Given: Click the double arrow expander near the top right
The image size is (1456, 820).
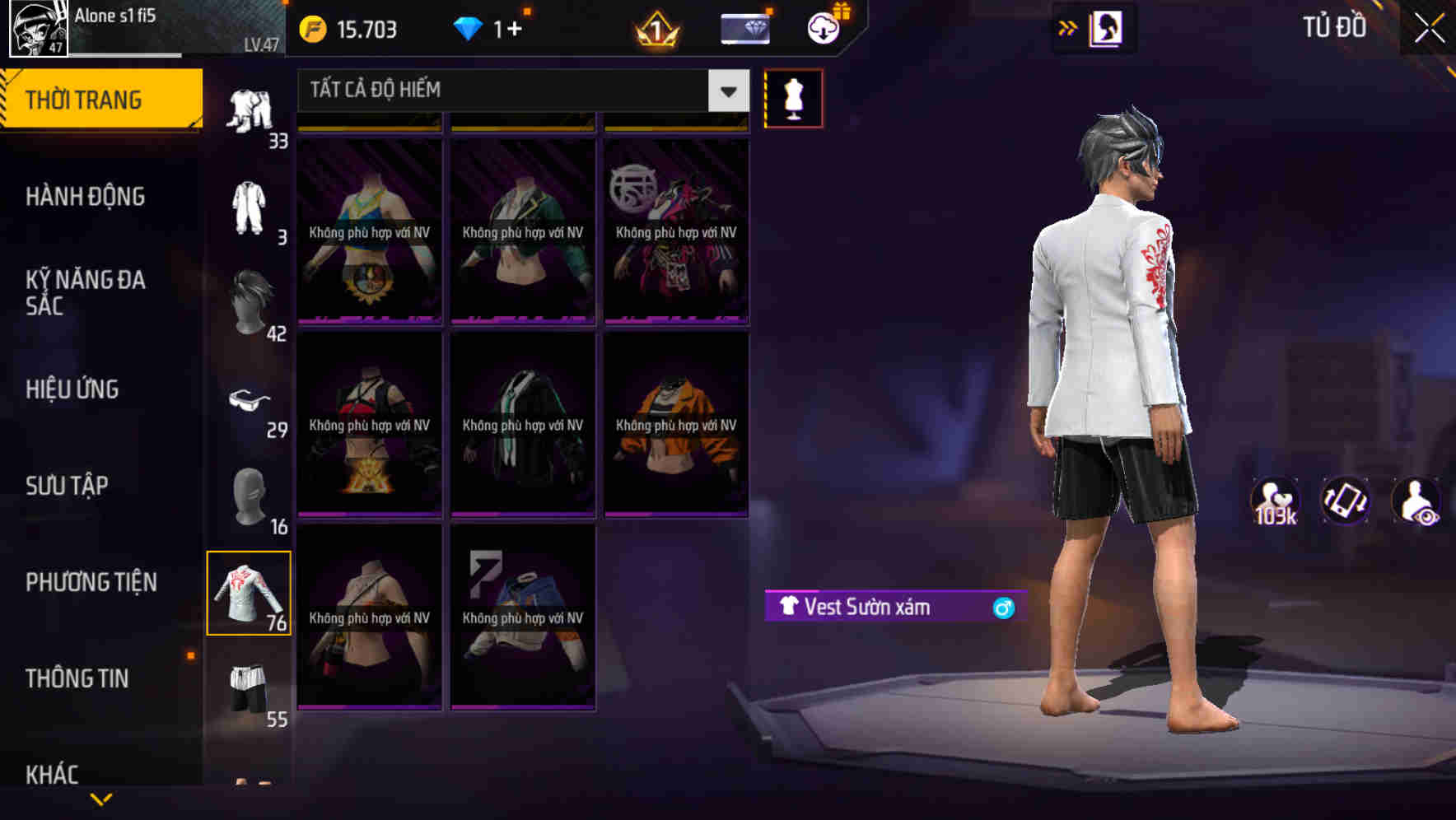Looking at the screenshot, I should pos(1068,27).
